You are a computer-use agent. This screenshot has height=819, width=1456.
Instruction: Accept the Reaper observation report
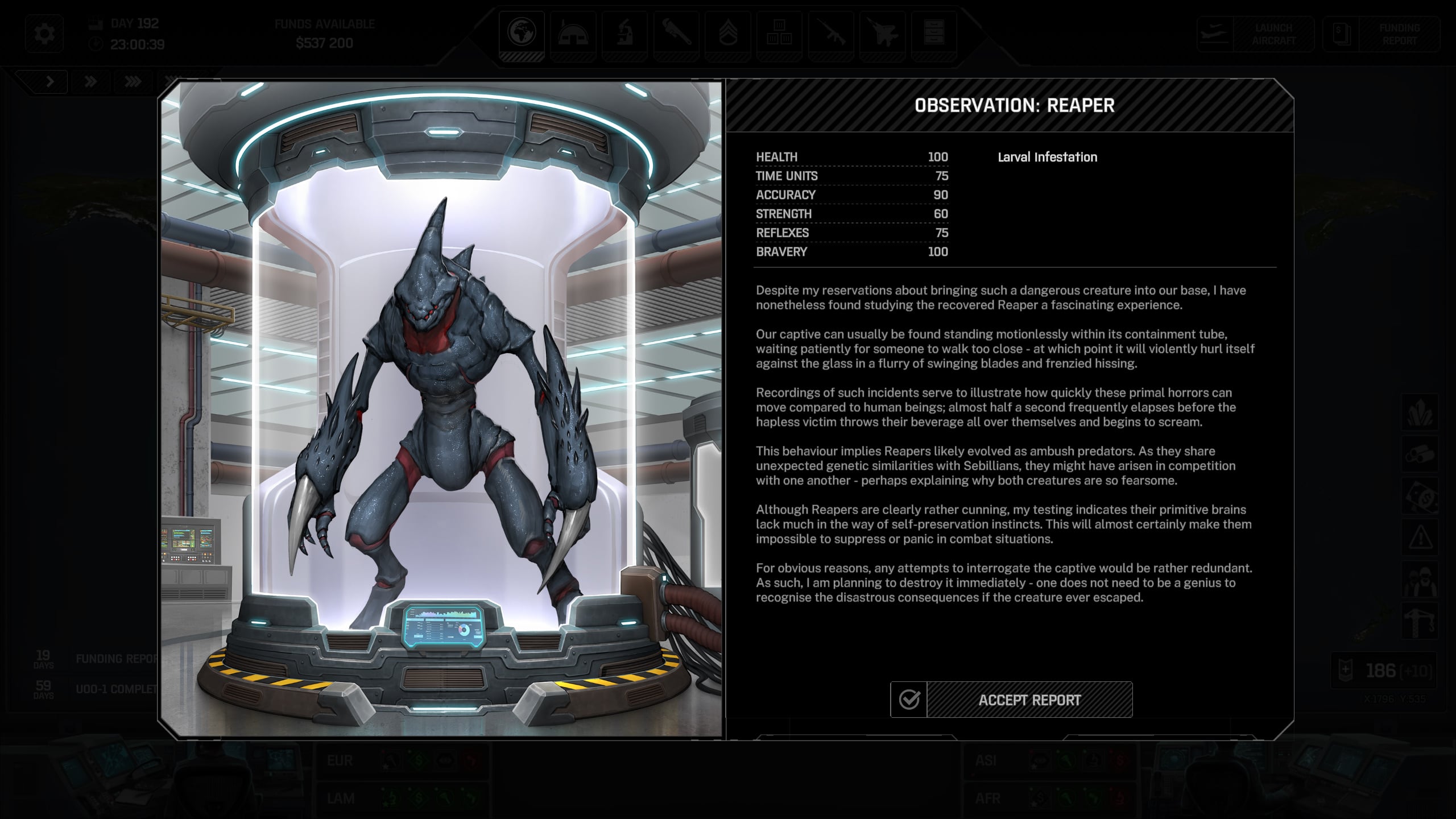[1011, 700]
